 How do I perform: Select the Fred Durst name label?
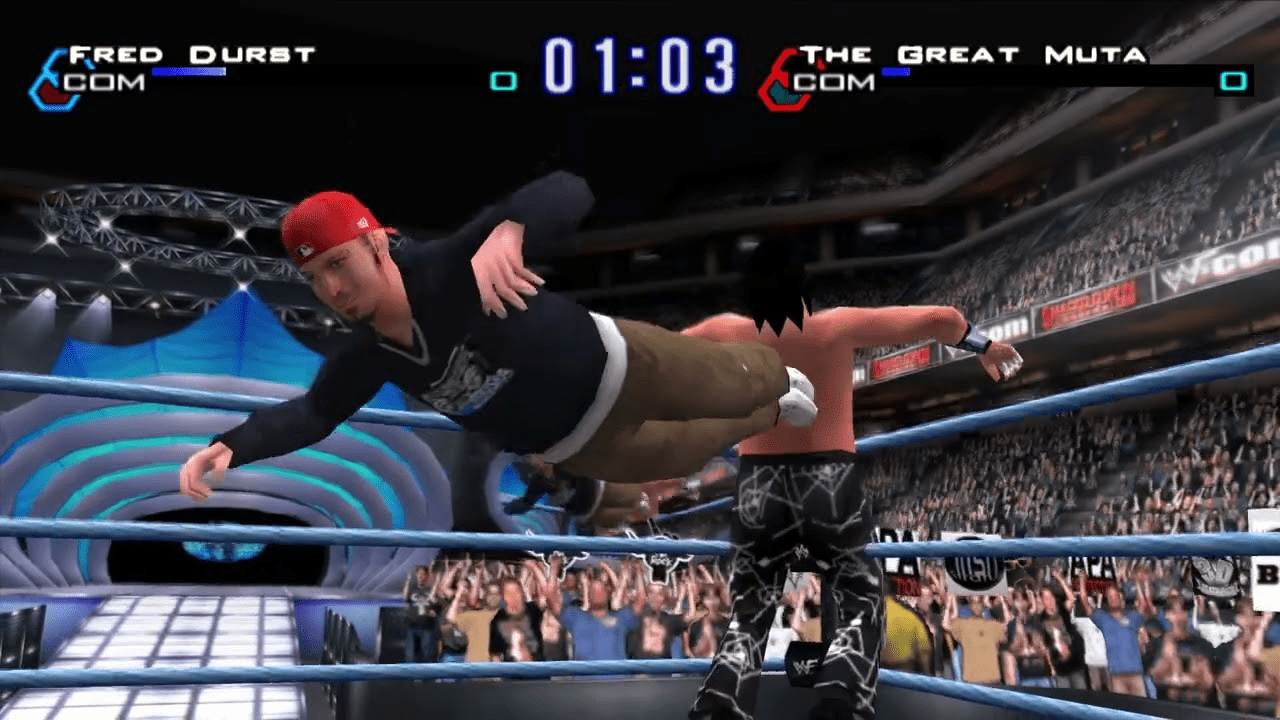click(191, 54)
